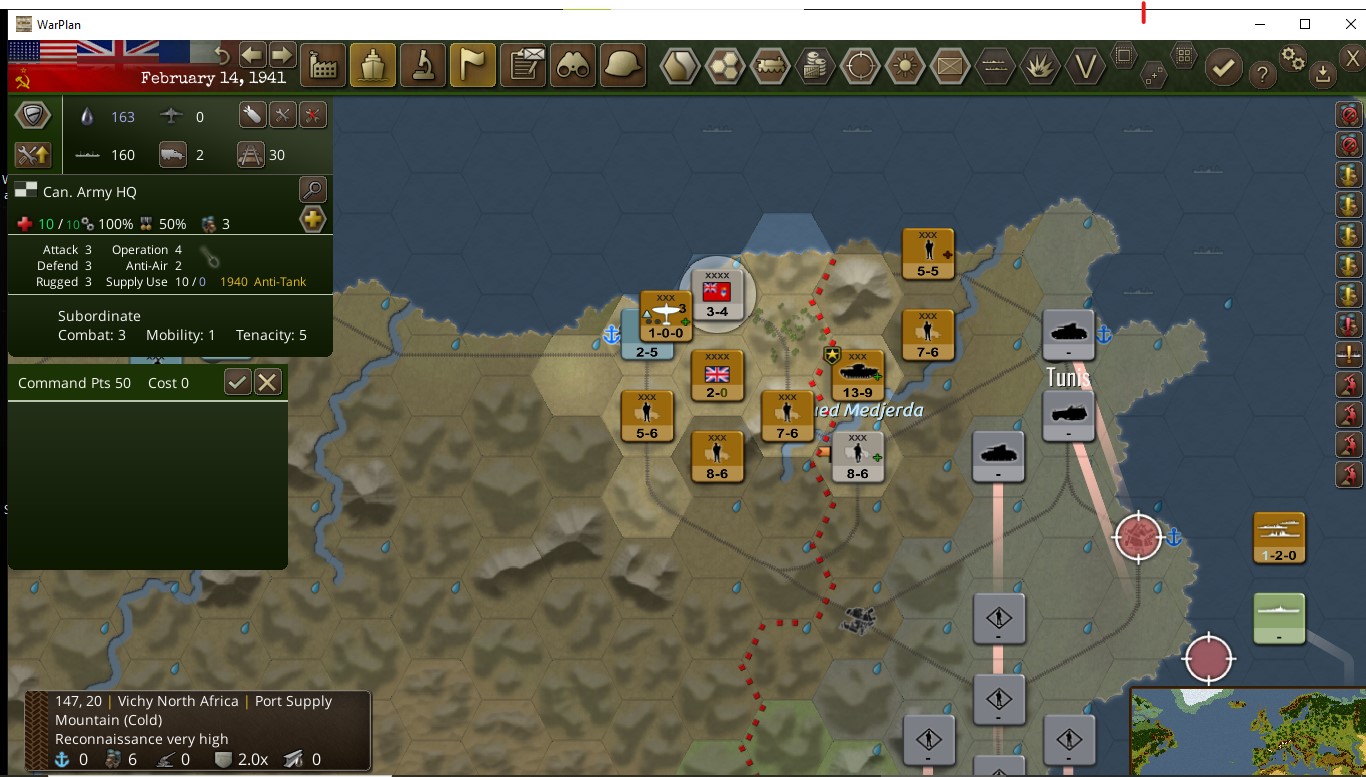Select the flag diplomacy icon
This screenshot has width=1366, height=777.
(x=472, y=66)
